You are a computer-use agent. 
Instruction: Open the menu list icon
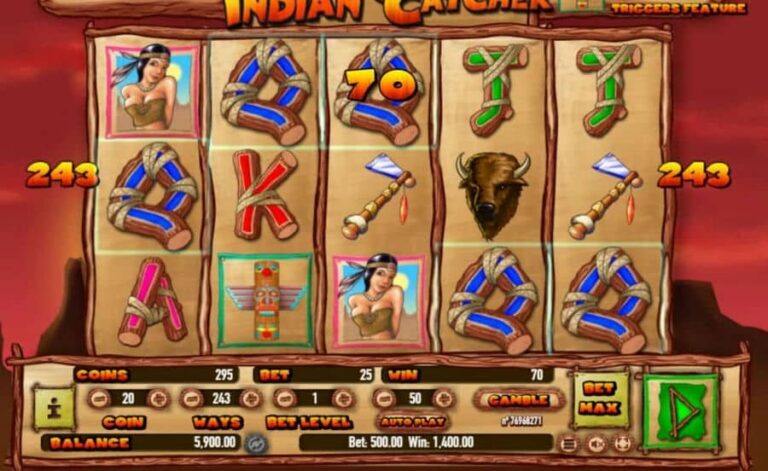click(568, 443)
